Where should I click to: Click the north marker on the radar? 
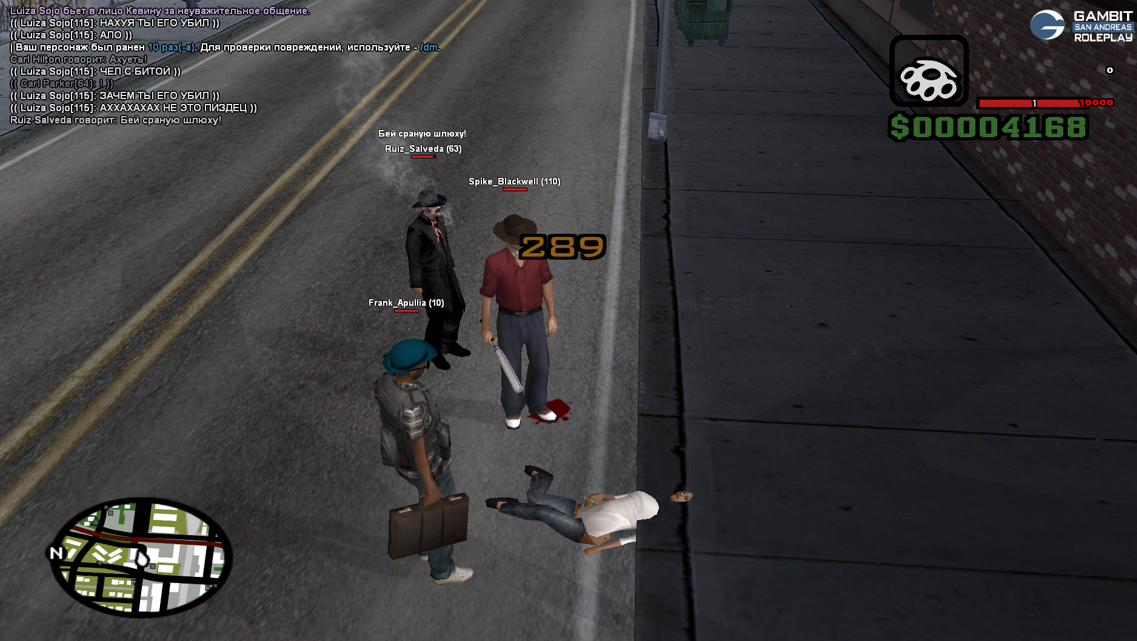(57, 553)
